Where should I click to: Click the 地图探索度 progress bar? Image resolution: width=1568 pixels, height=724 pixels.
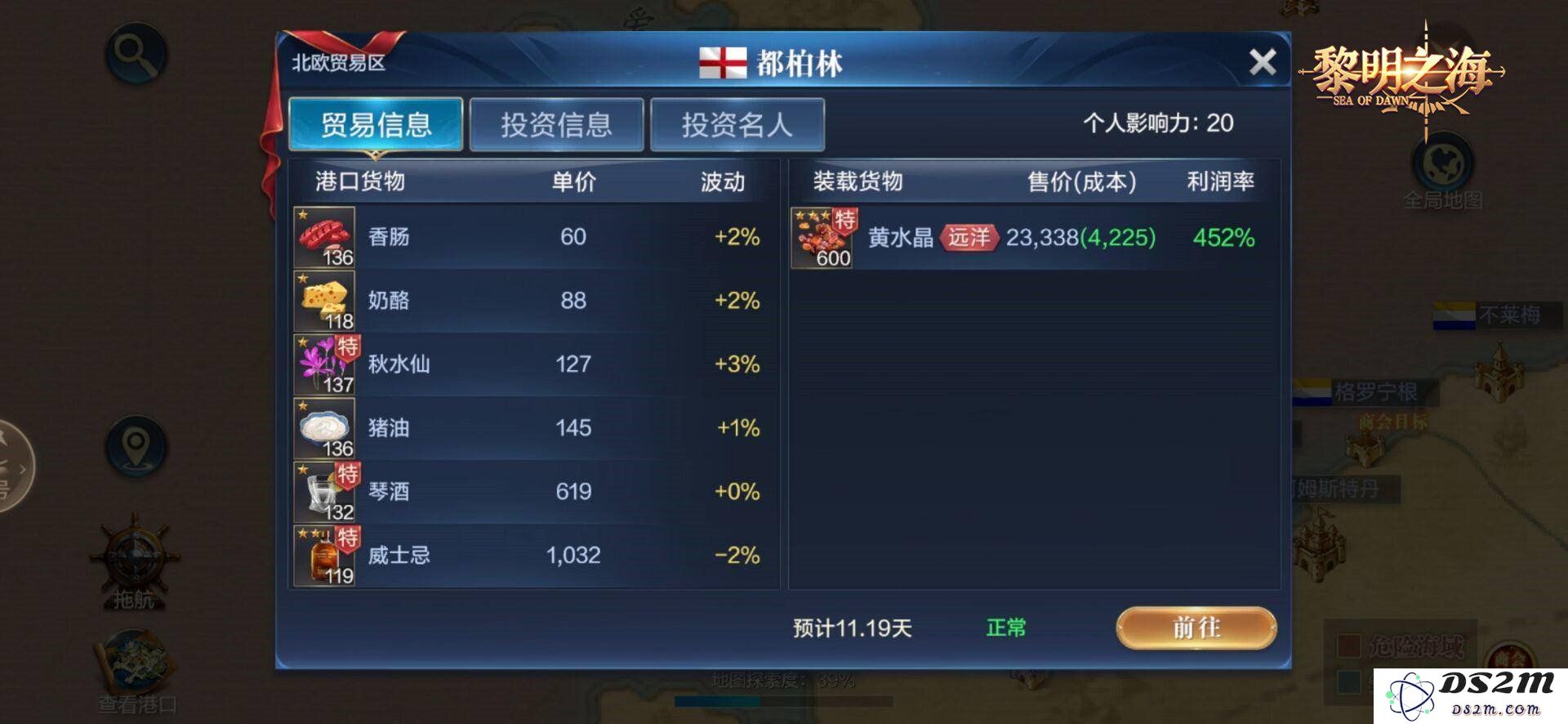784,700
